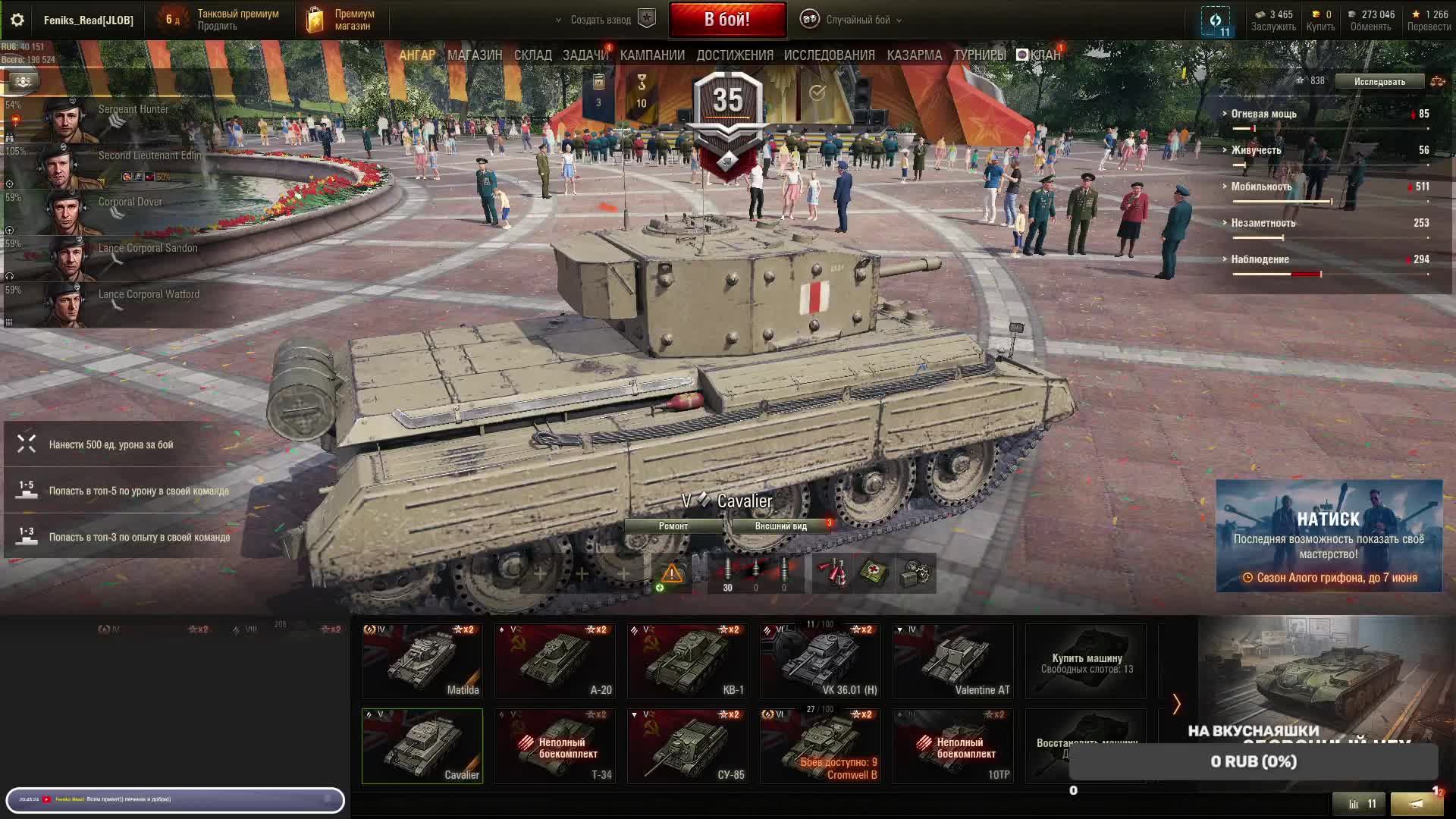1456x819 pixels.
Task: Open Внешний вид customization
Action: (781, 526)
